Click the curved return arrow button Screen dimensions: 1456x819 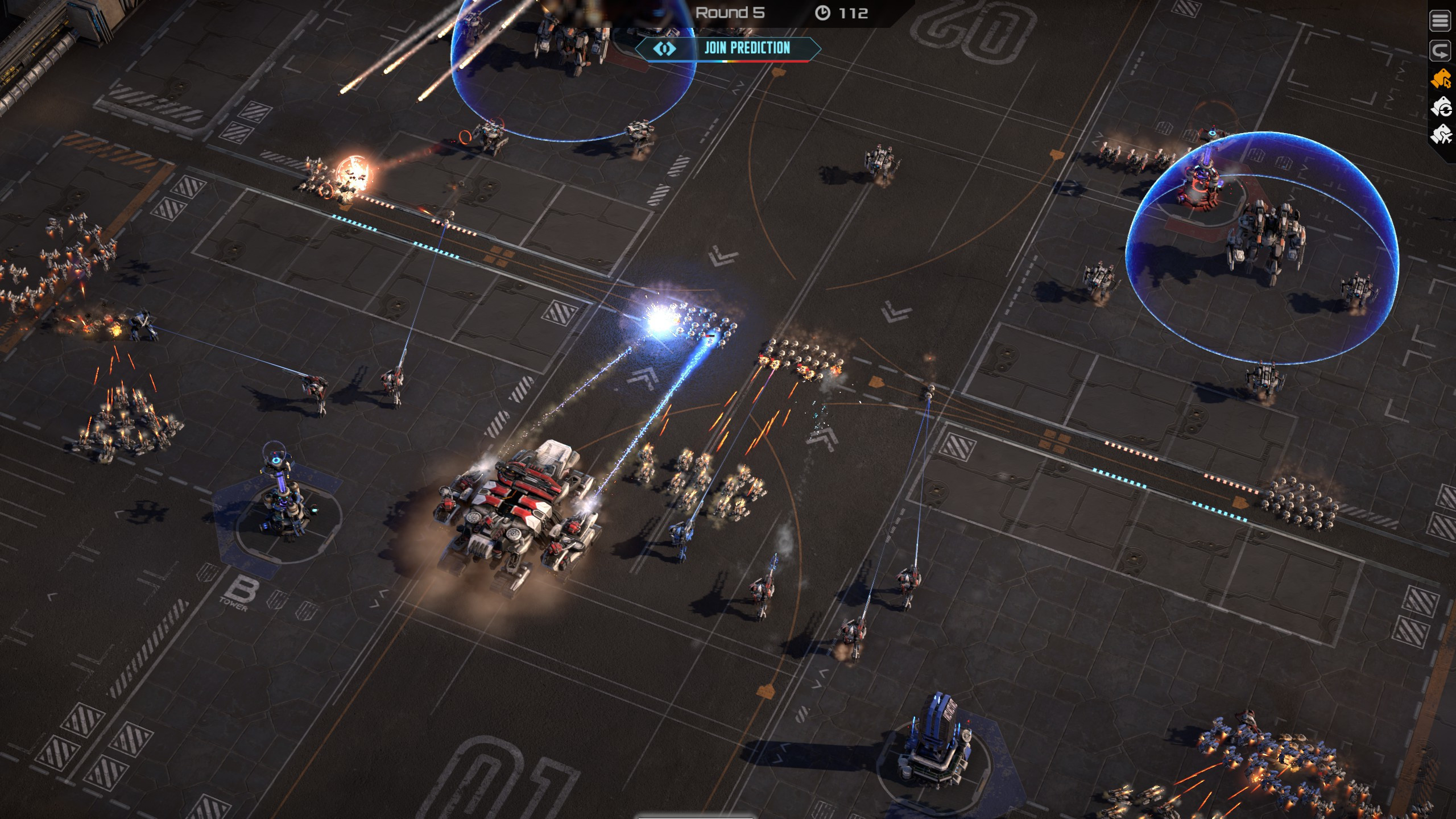coord(1441,51)
